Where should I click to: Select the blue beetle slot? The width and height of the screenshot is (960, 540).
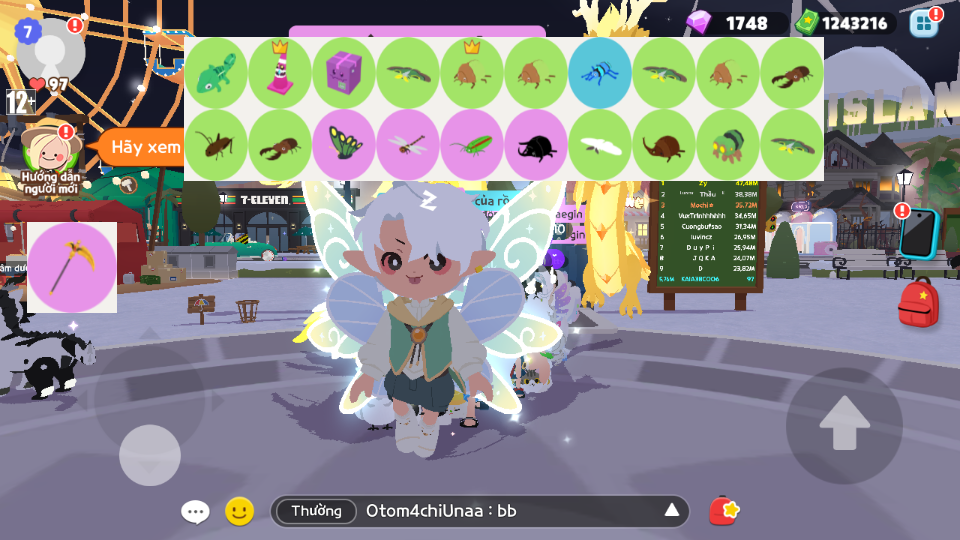click(x=600, y=73)
